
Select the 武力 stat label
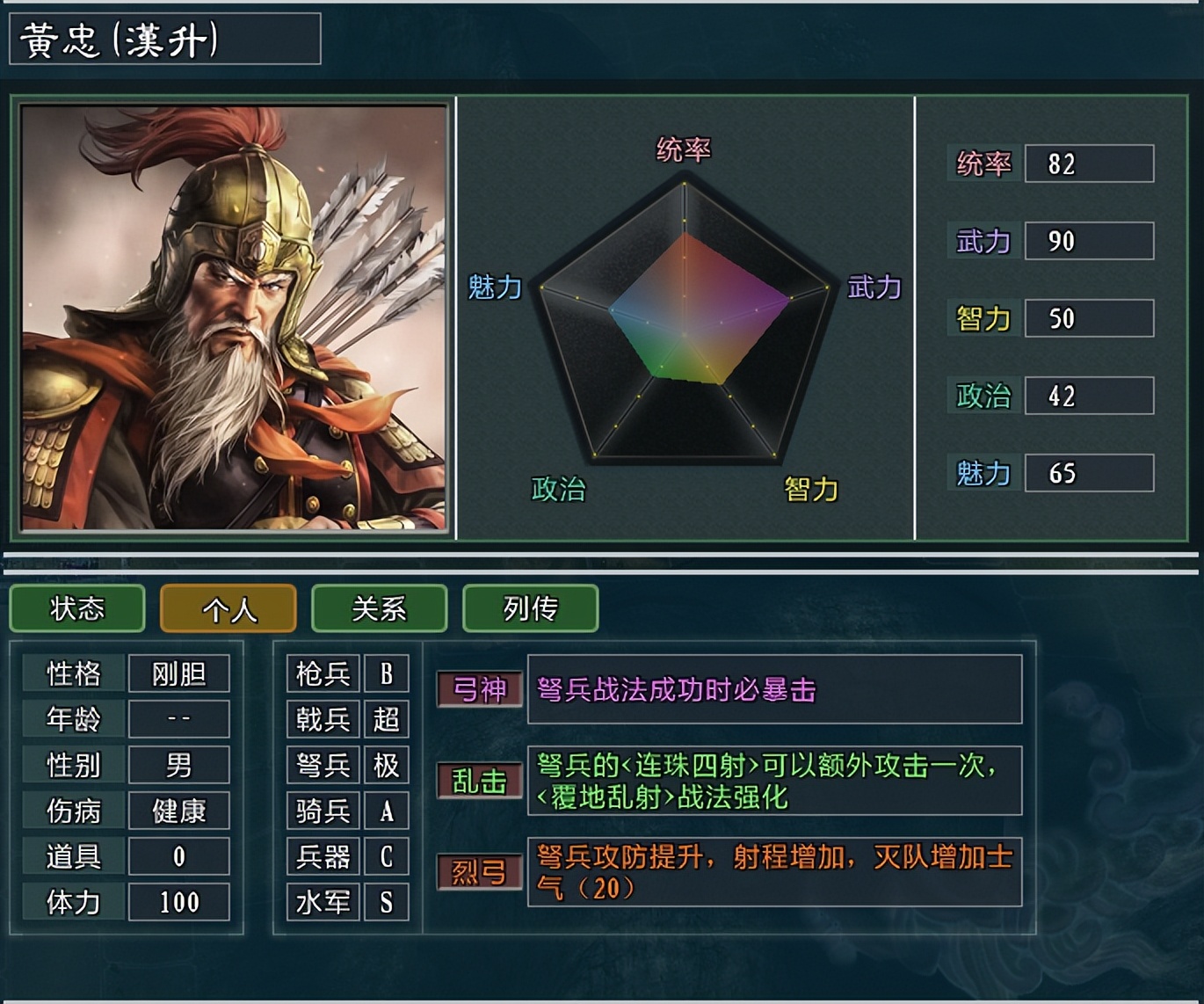(x=982, y=240)
